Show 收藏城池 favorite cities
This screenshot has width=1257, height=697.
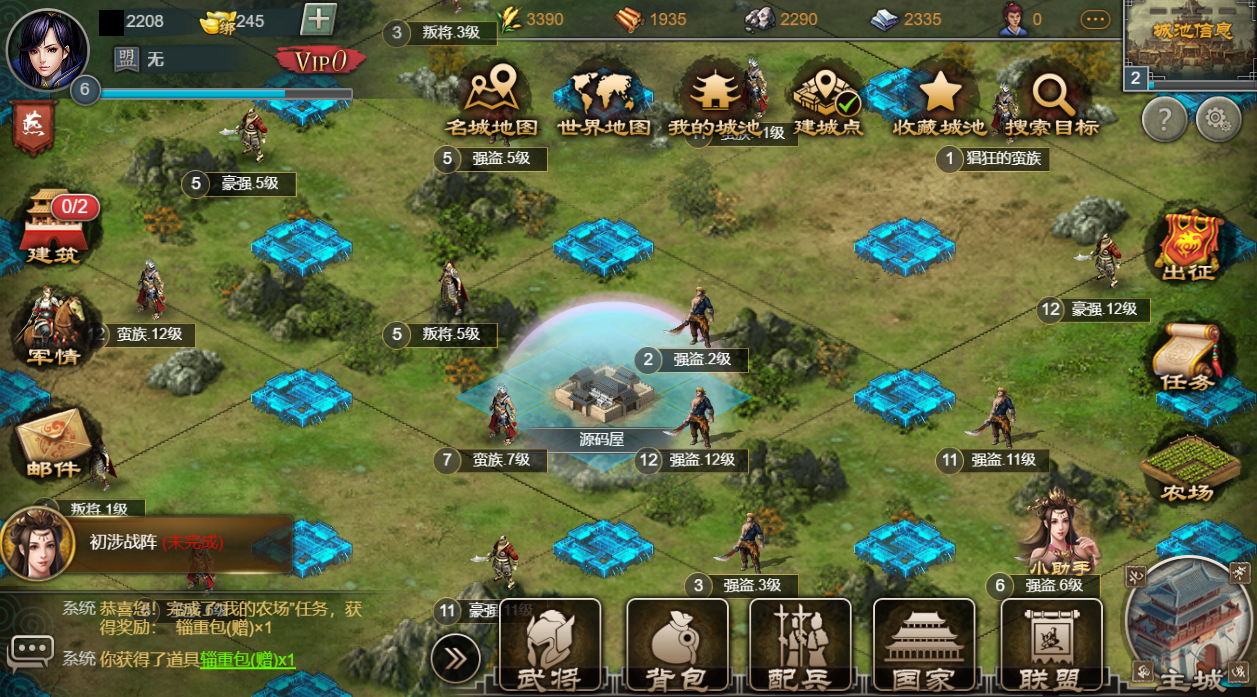939,101
